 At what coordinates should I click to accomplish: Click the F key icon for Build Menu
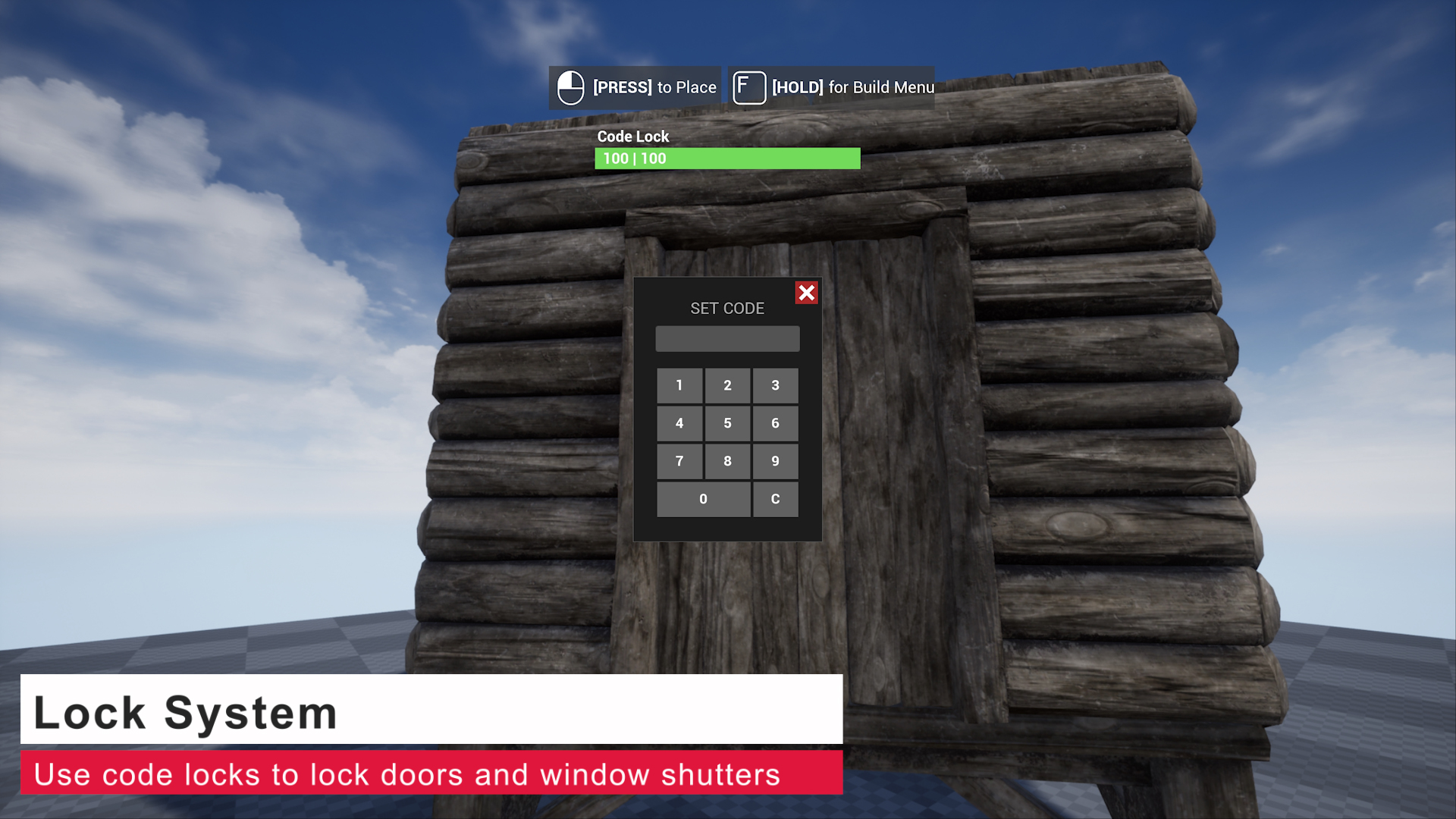click(x=749, y=87)
